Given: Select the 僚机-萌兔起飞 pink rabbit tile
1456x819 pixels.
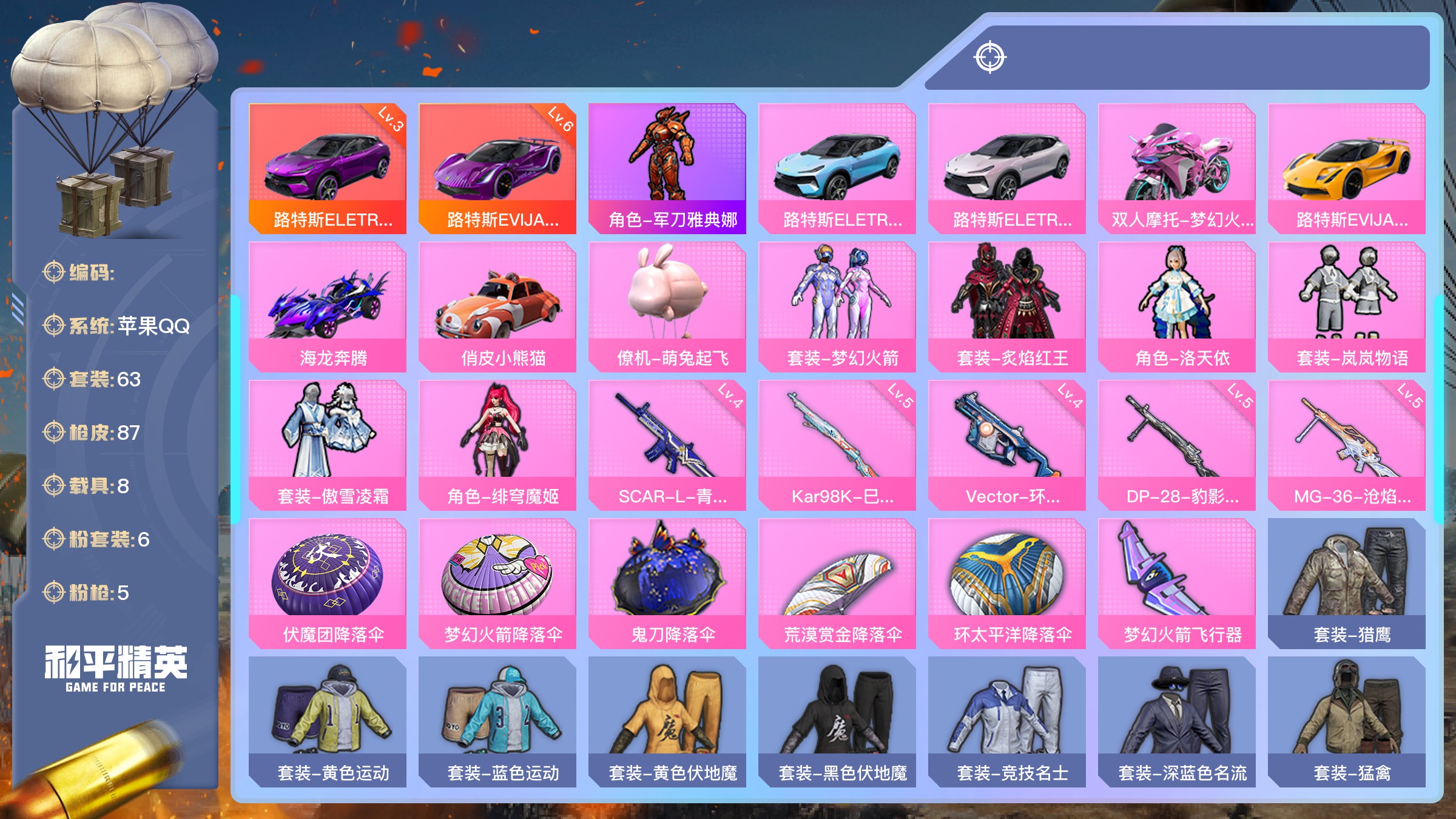Looking at the screenshot, I should tap(667, 306).
